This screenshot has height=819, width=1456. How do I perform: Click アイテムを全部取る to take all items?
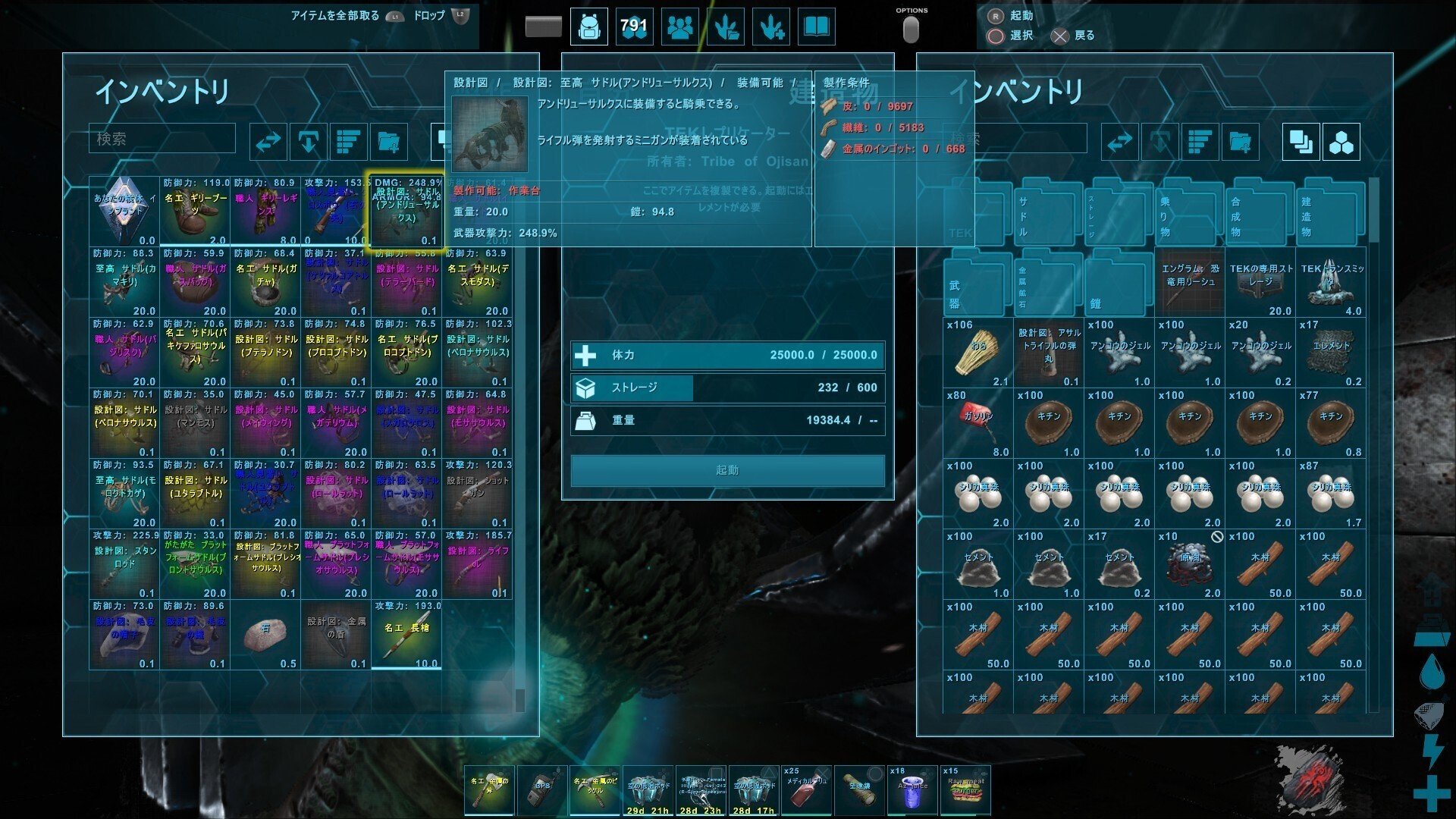coord(332,16)
